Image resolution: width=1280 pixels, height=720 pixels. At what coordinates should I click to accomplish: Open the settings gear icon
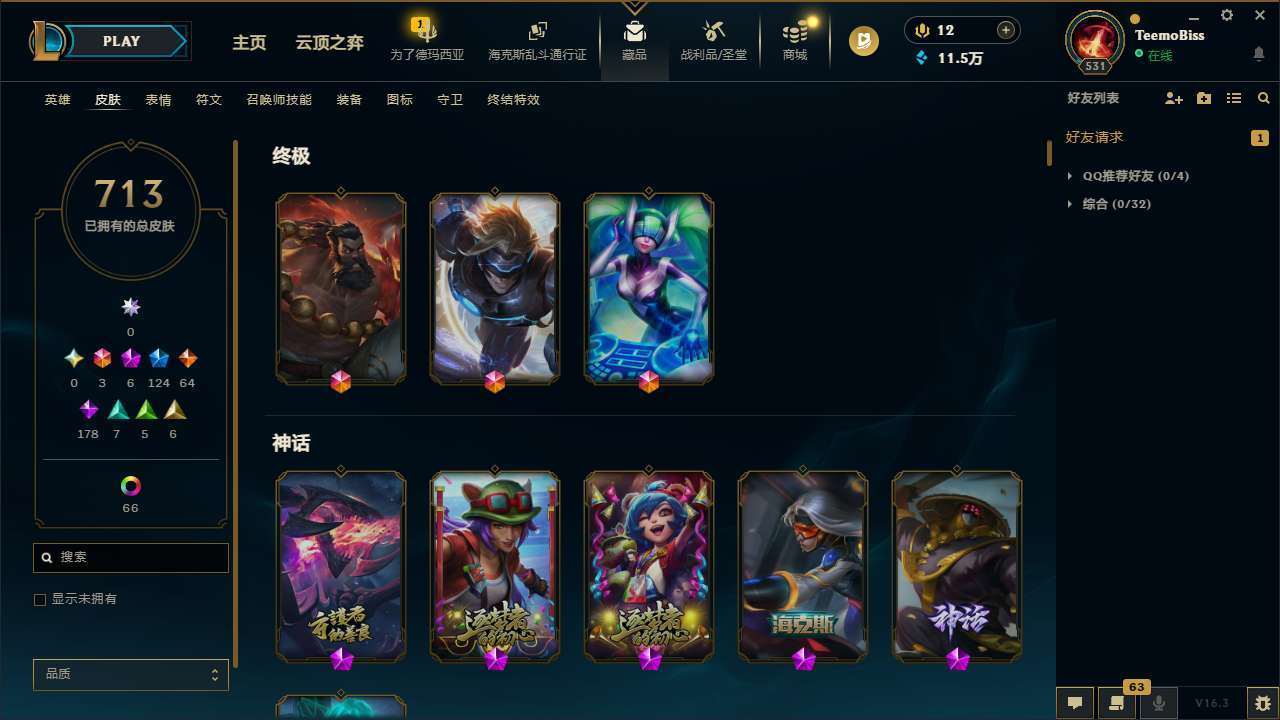click(x=1226, y=15)
